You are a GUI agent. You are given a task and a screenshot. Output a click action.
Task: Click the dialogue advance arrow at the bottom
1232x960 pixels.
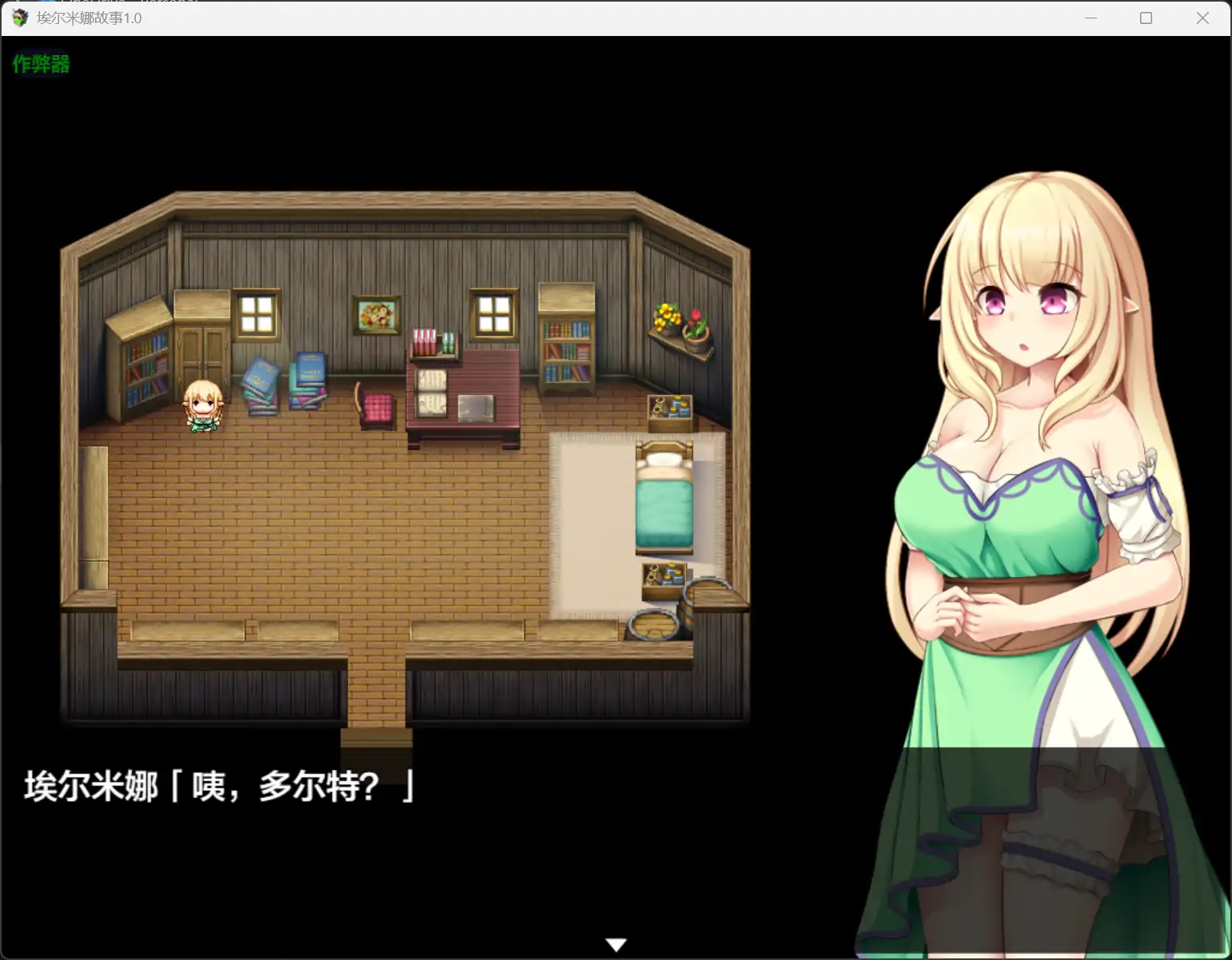[616, 943]
